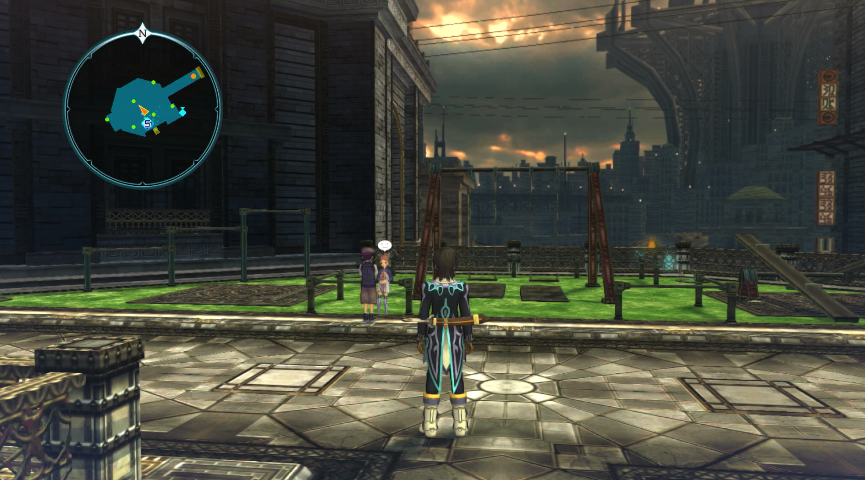Screen dimensions: 865x480
Task: Click the N compass indicator atop the minimap
Action: point(142,33)
